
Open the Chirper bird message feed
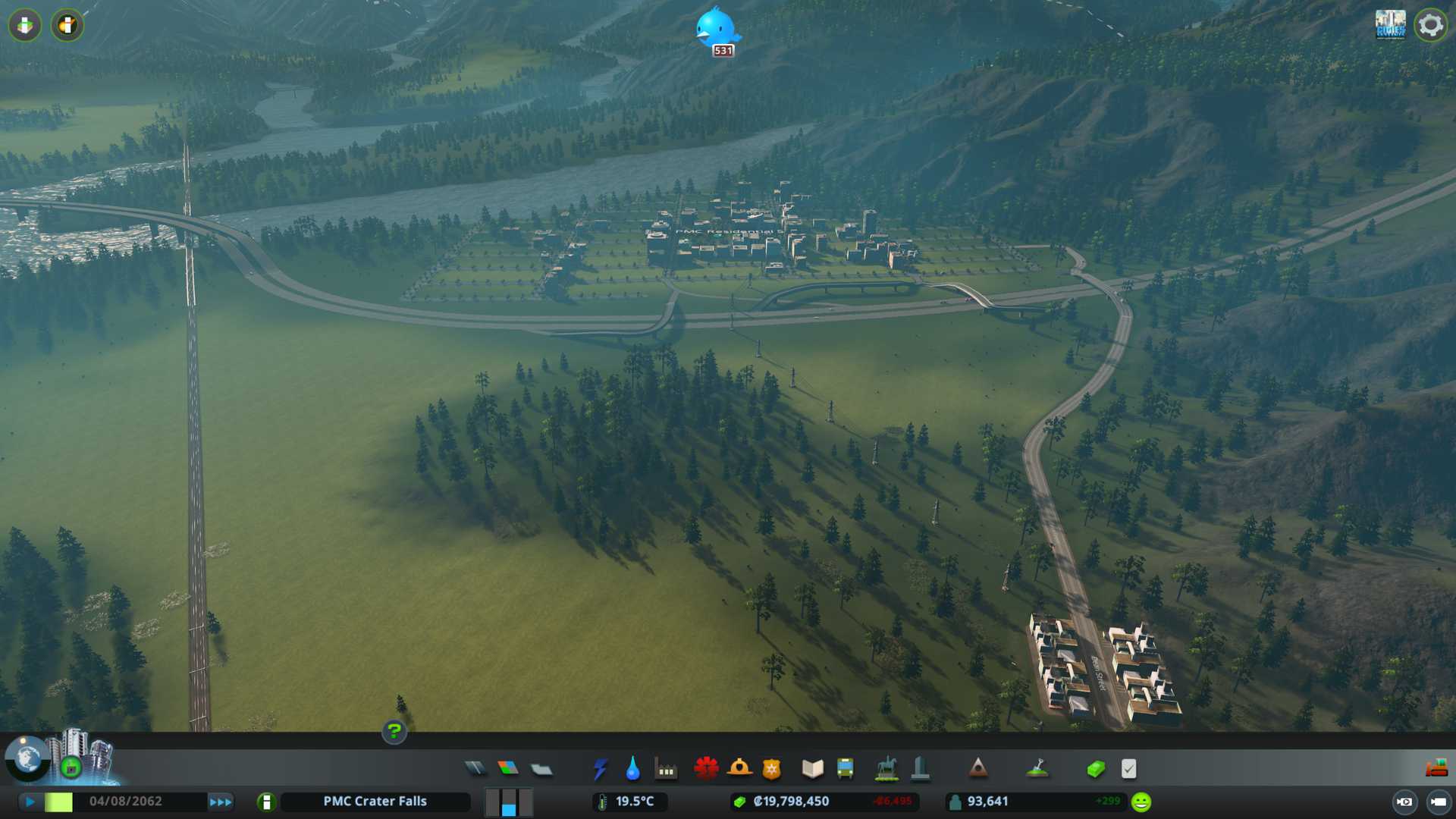coord(716,29)
